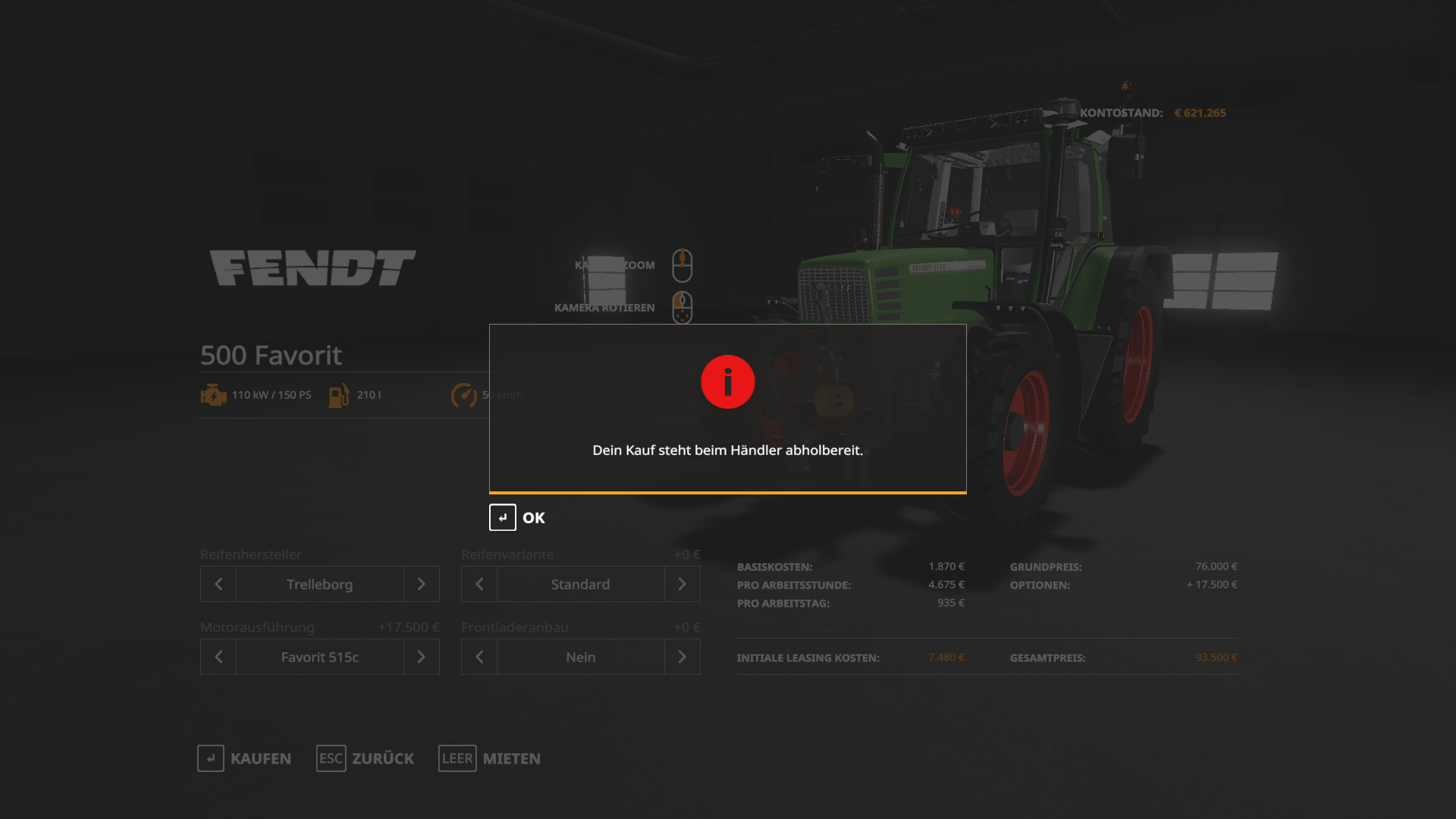Click the speedometer icon near 50 km/h
This screenshot has height=819, width=1456.
[x=464, y=394]
